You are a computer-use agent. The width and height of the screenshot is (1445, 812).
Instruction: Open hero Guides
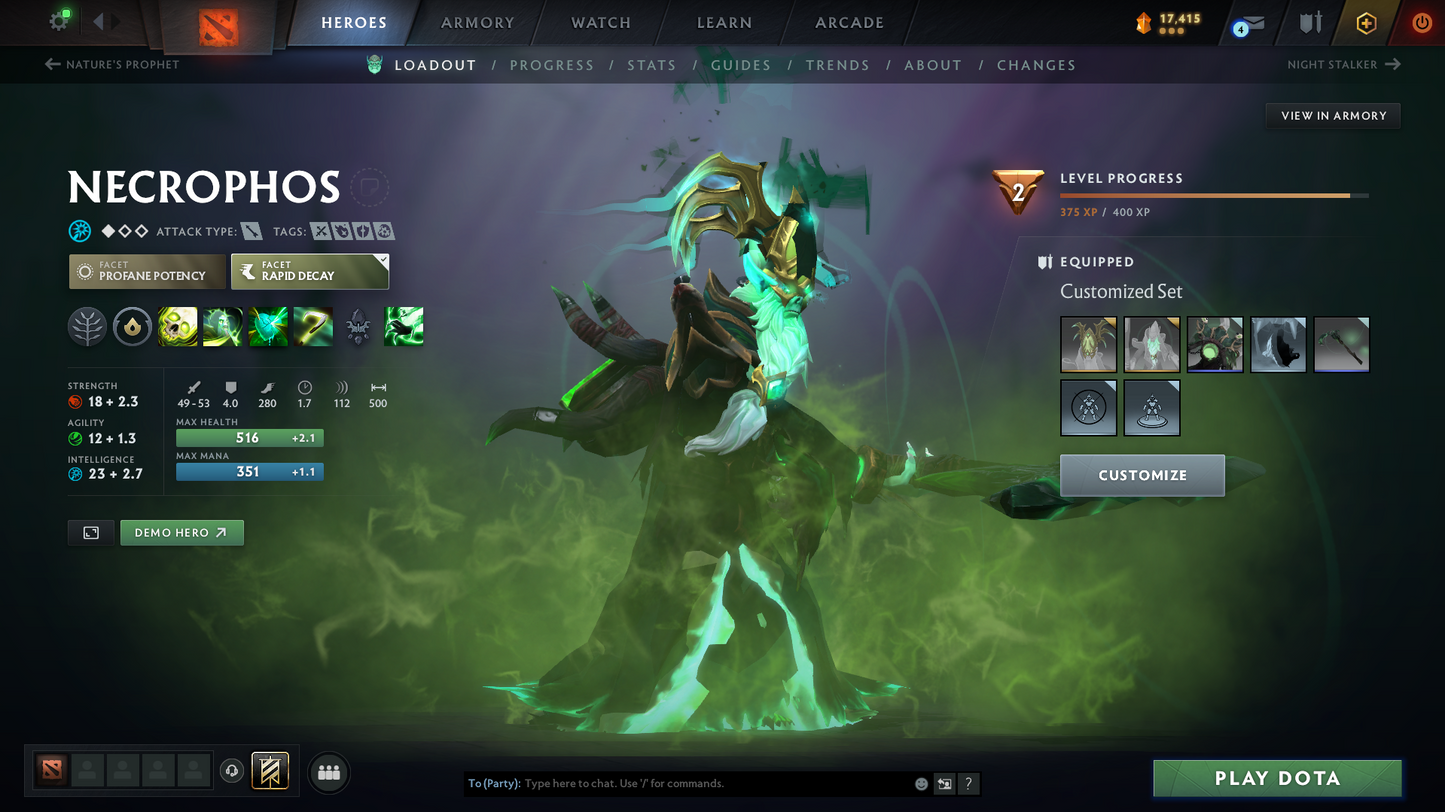[740, 65]
